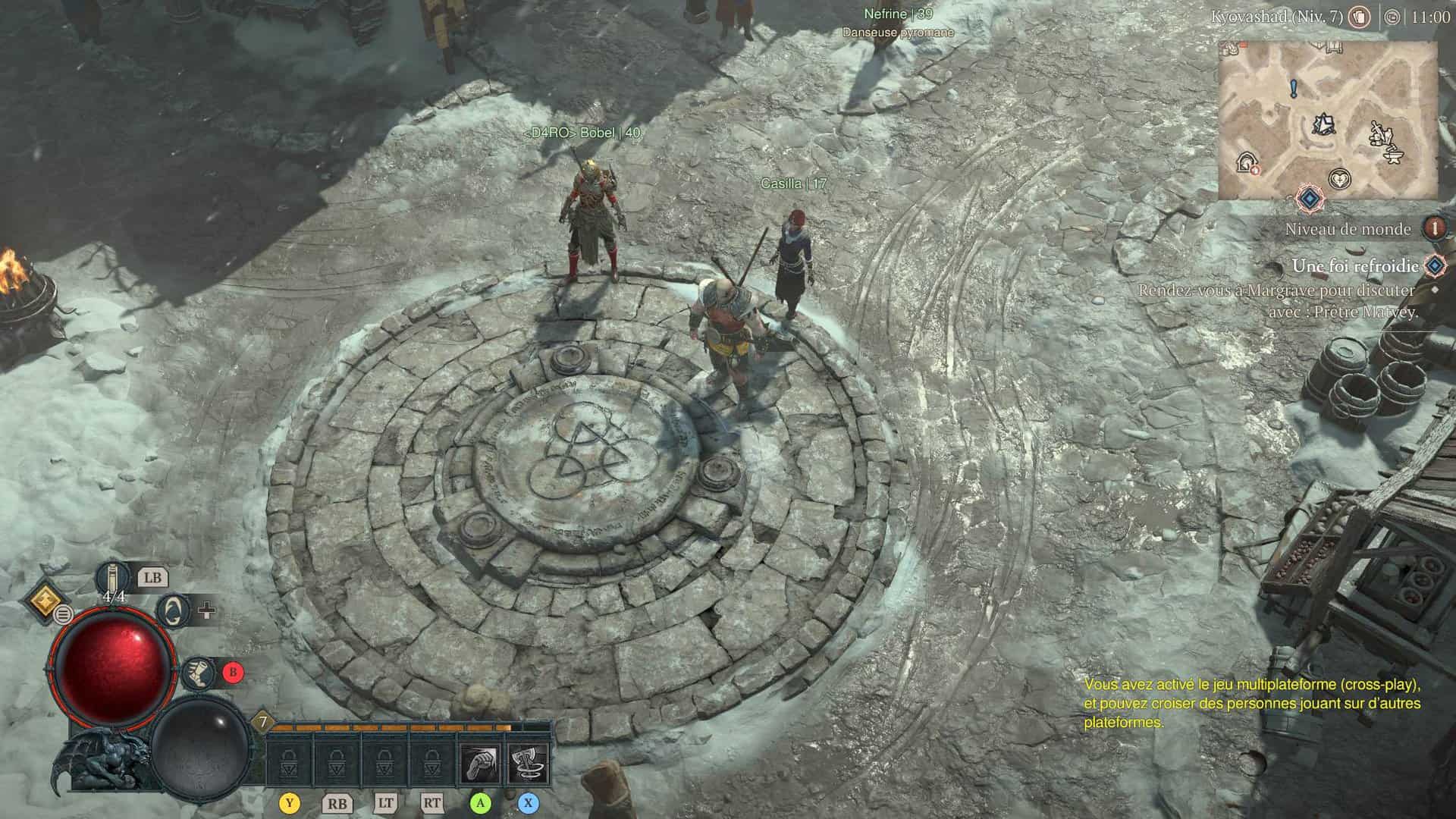Select the healer heart marker on minimap
Image resolution: width=1456 pixels, height=819 pixels.
pyautogui.click(x=1341, y=180)
